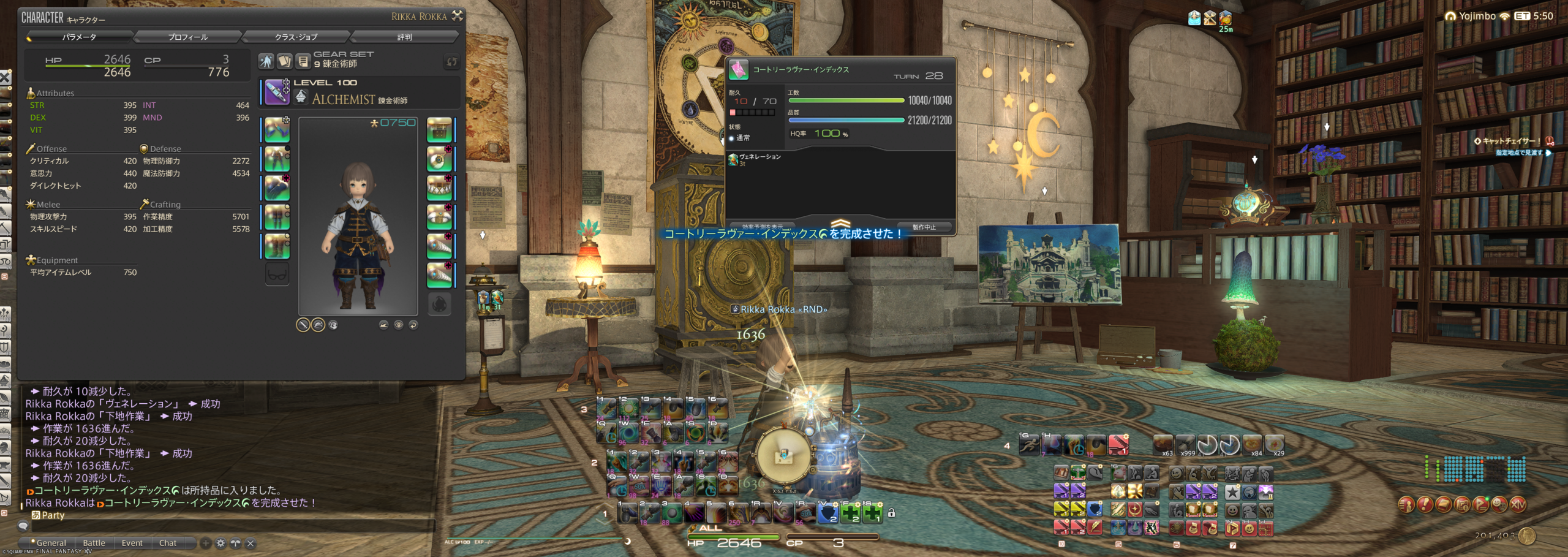Click the empty glasses equipment slot
1568x557 pixels.
pyautogui.click(x=277, y=274)
